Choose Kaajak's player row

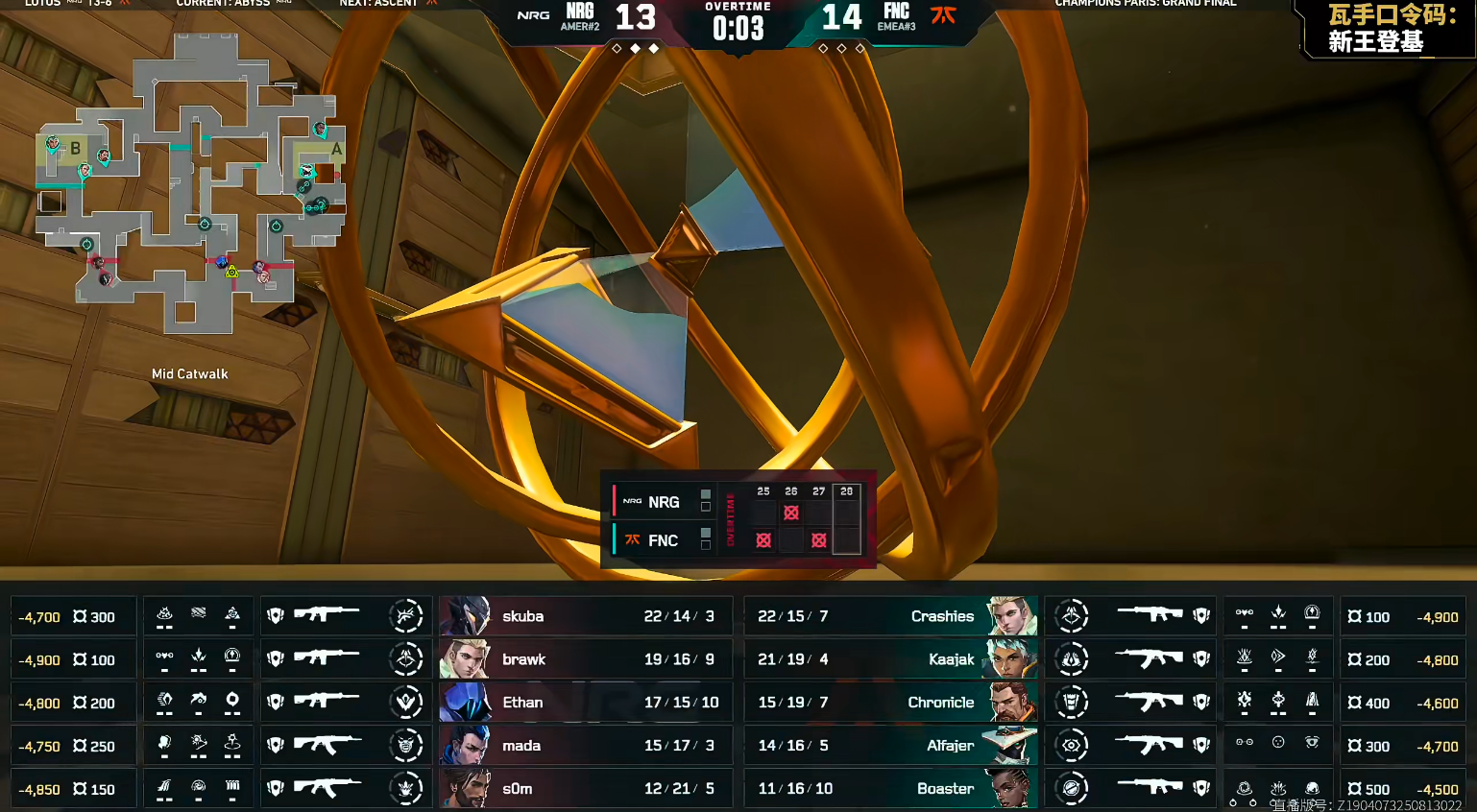890,659
